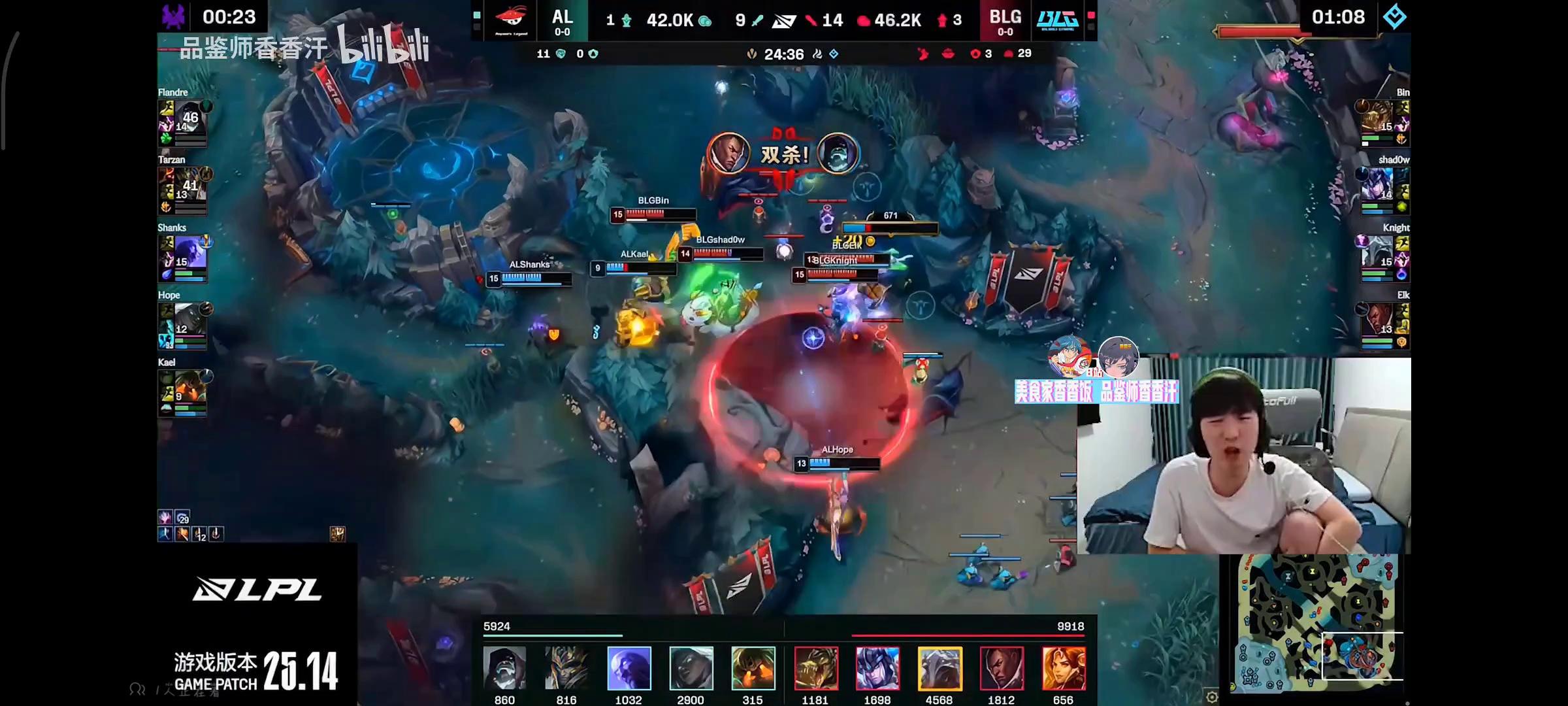This screenshot has height=706, width=1568.
Task: Open the gear icon beside the minimap
Action: [x=1212, y=697]
